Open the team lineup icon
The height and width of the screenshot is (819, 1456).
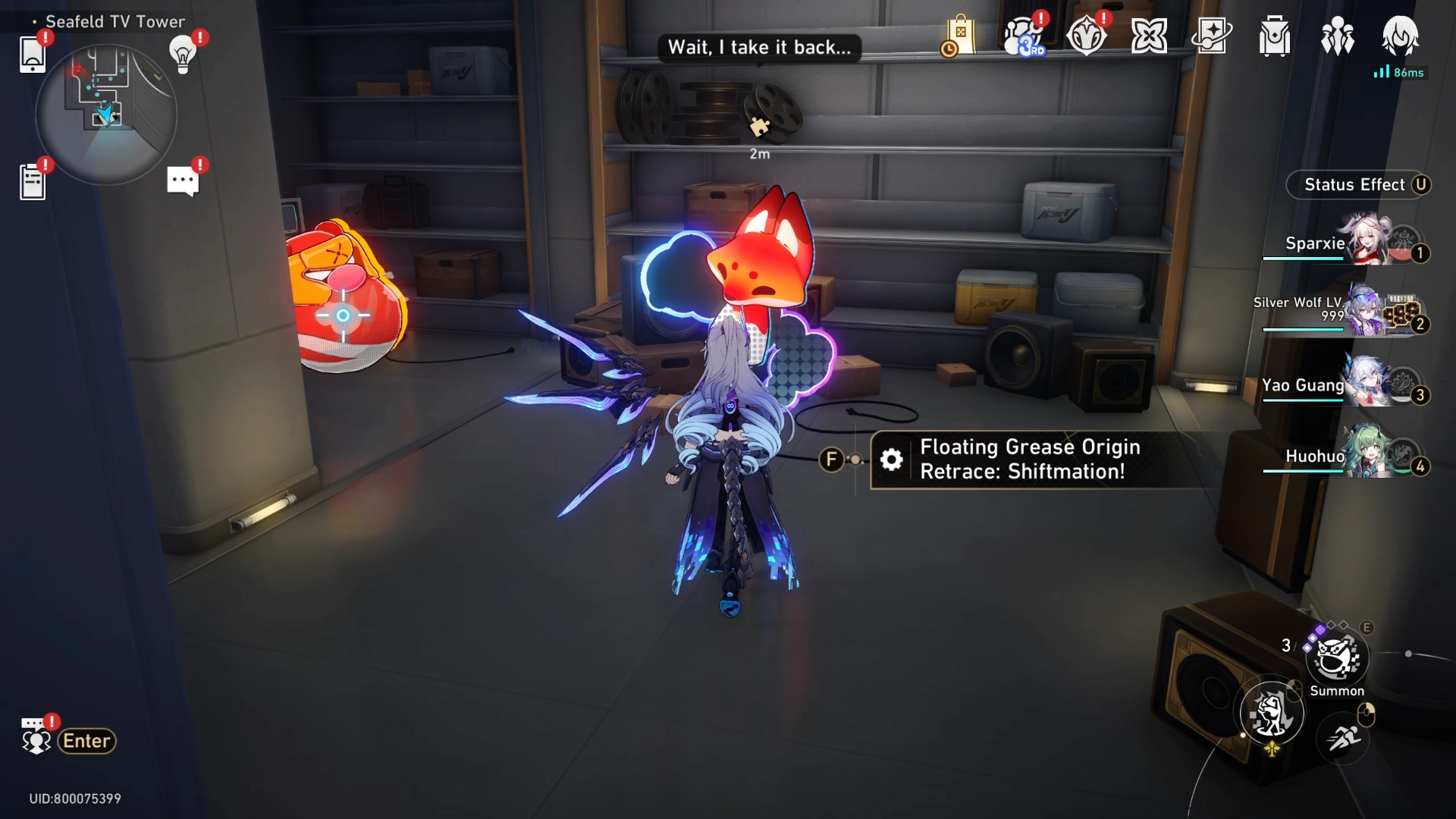(1337, 36)
